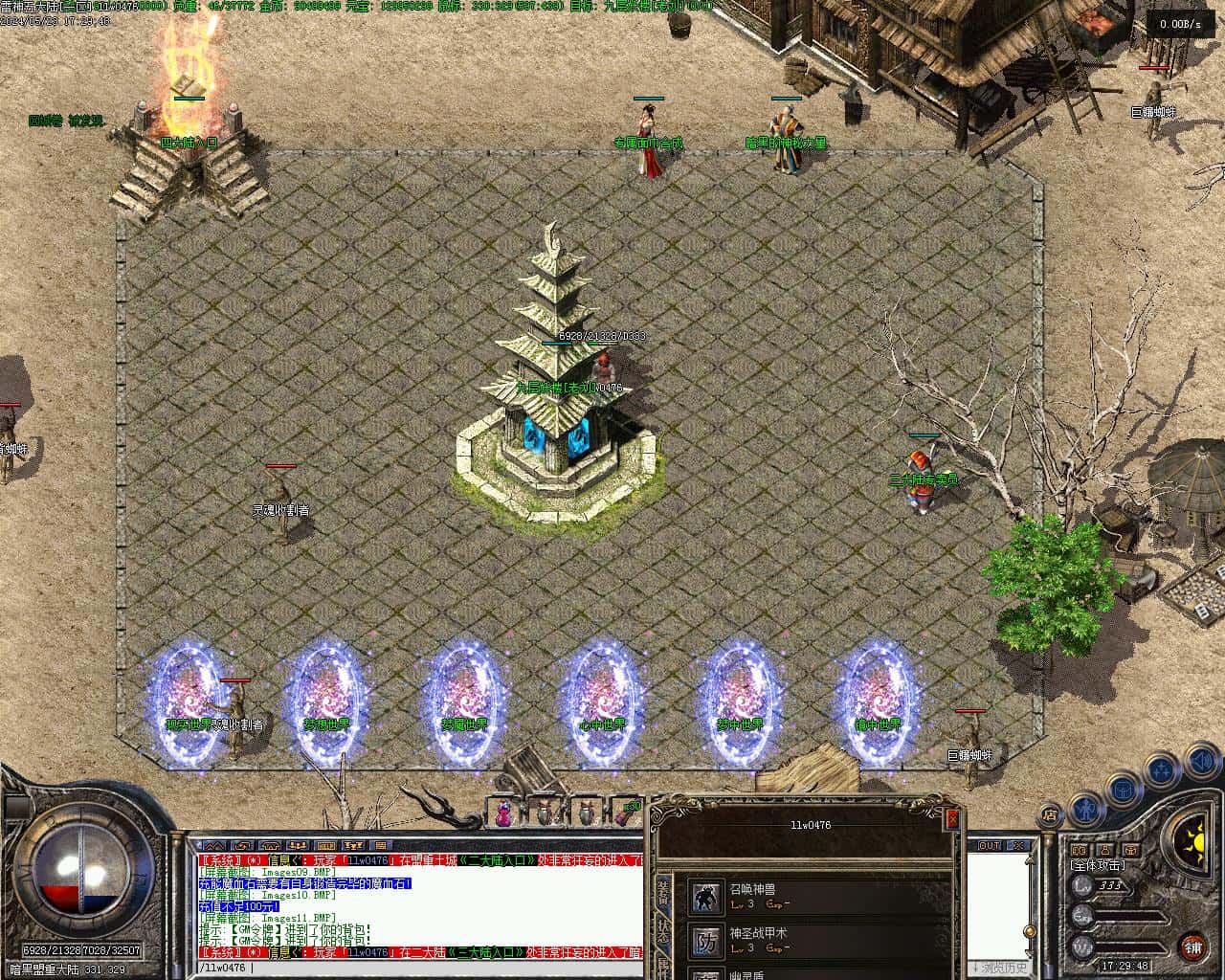The image size is (1225, 980).
Task: Open the skills round button with sparkles
Action: coord(1162,769)
